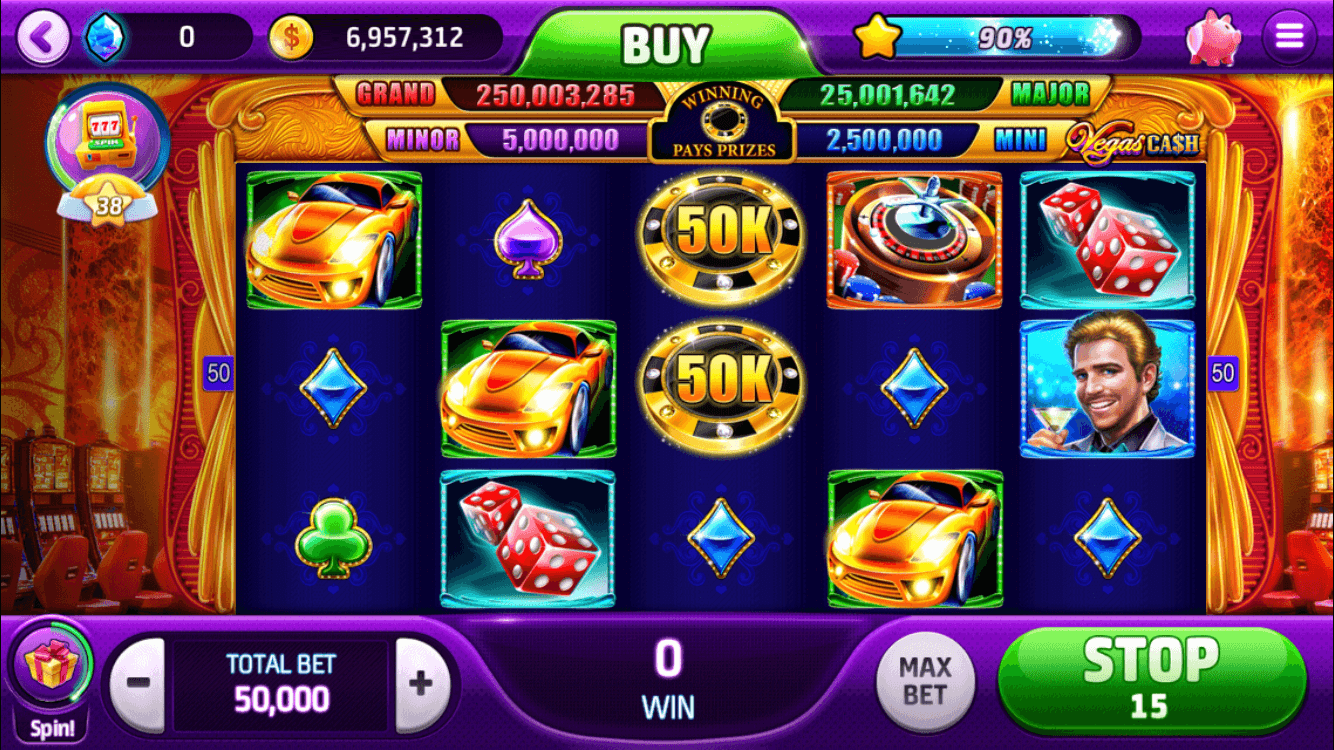Click the back arrow button

click(x=42, y=35)
